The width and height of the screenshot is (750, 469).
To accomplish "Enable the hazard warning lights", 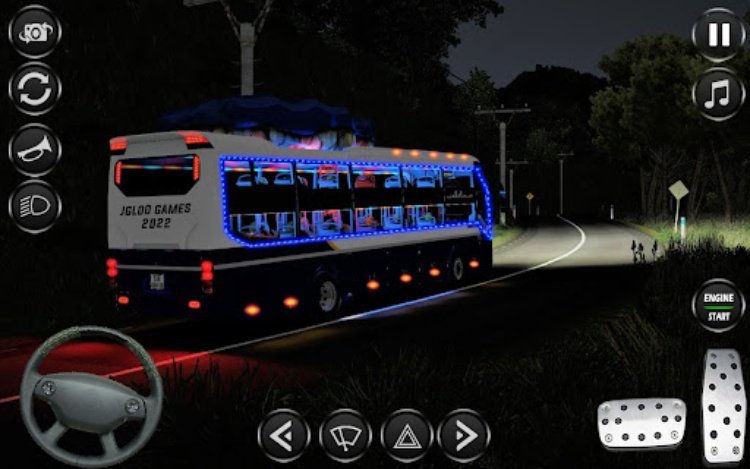I will pos(407,435).
